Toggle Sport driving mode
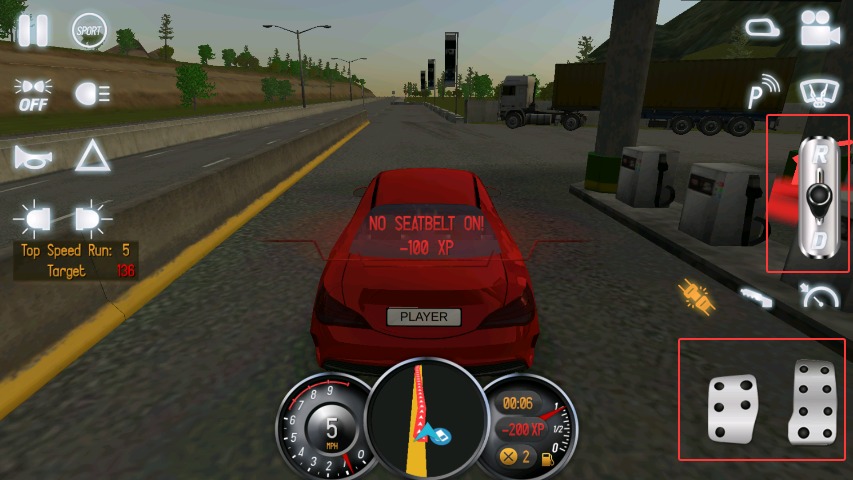Image resolution: width=853 pixels, height=480 pixels. tap(90, 31)
